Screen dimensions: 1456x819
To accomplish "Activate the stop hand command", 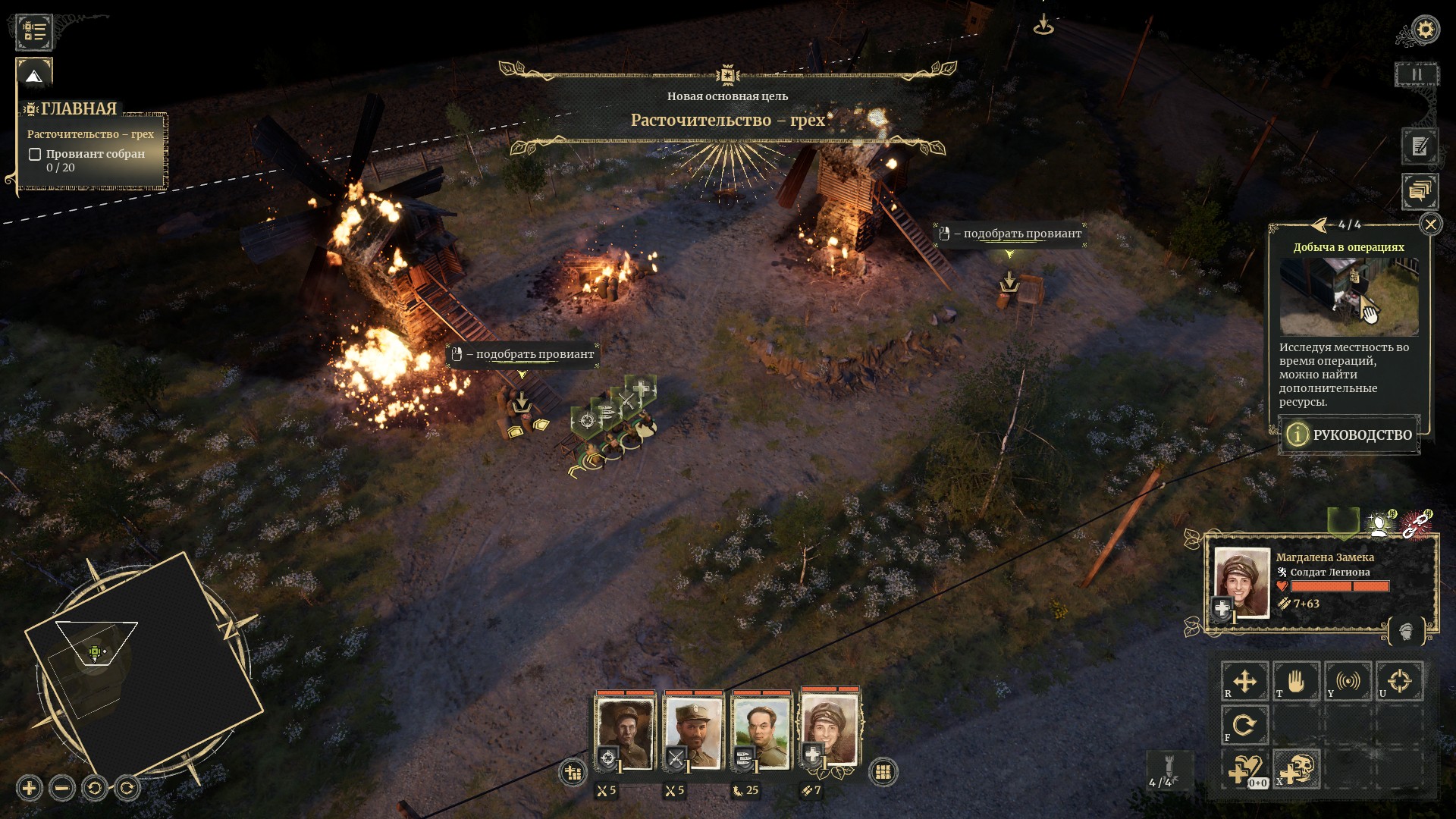I will tap(1296, 681).
